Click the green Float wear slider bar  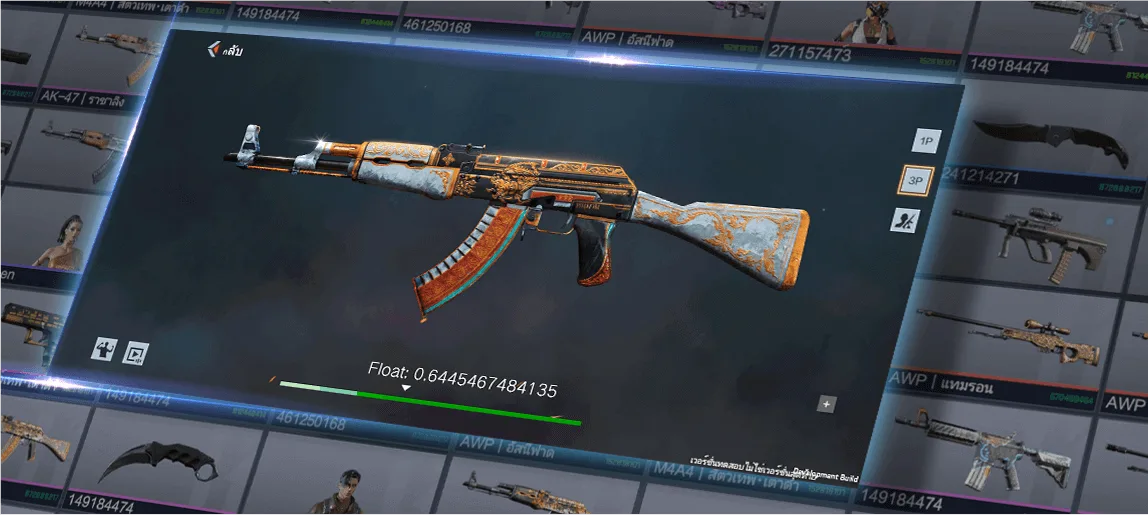(x=430, y=403)
